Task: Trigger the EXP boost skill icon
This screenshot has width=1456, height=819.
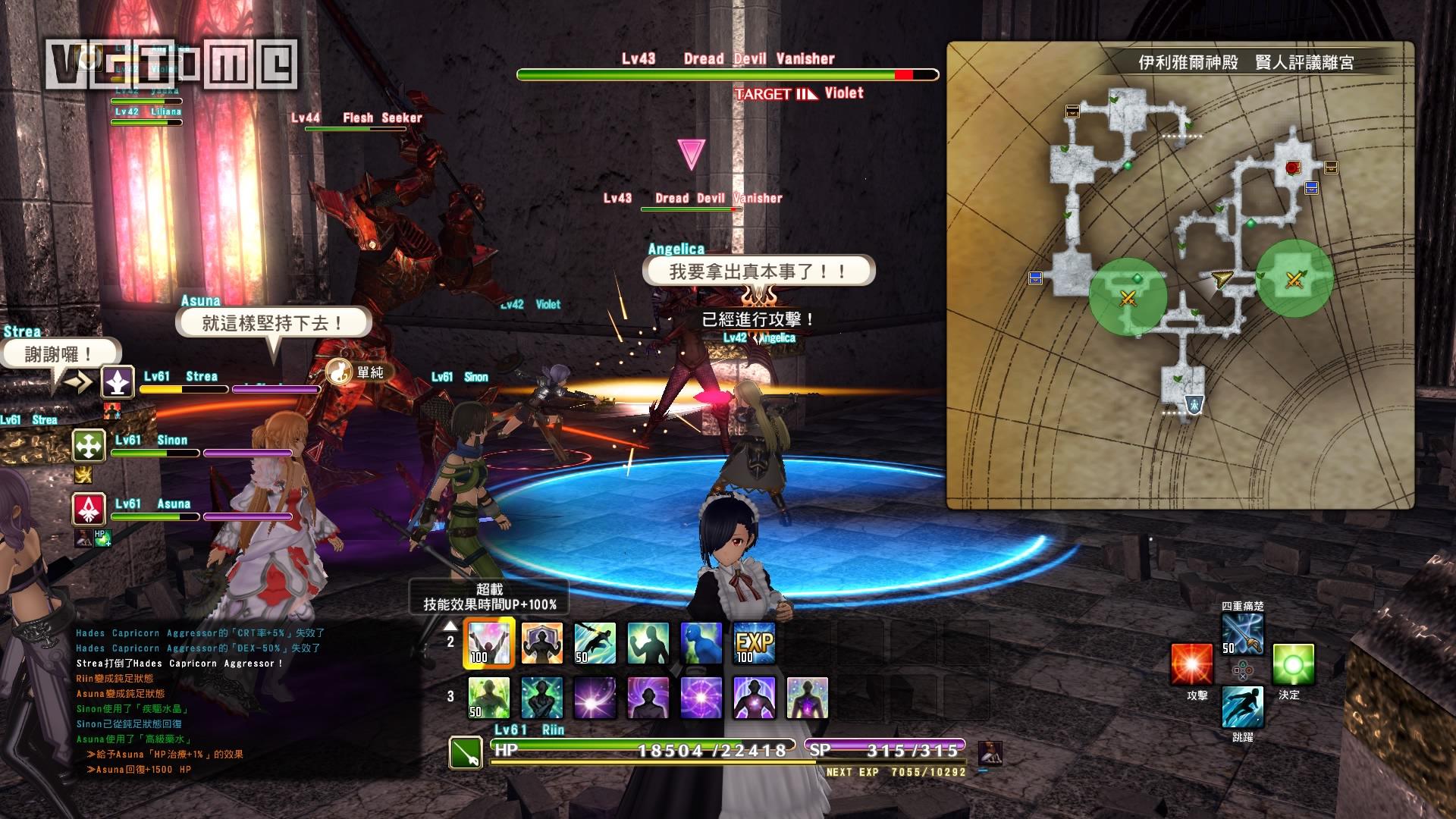Action: tap(755, 643)
